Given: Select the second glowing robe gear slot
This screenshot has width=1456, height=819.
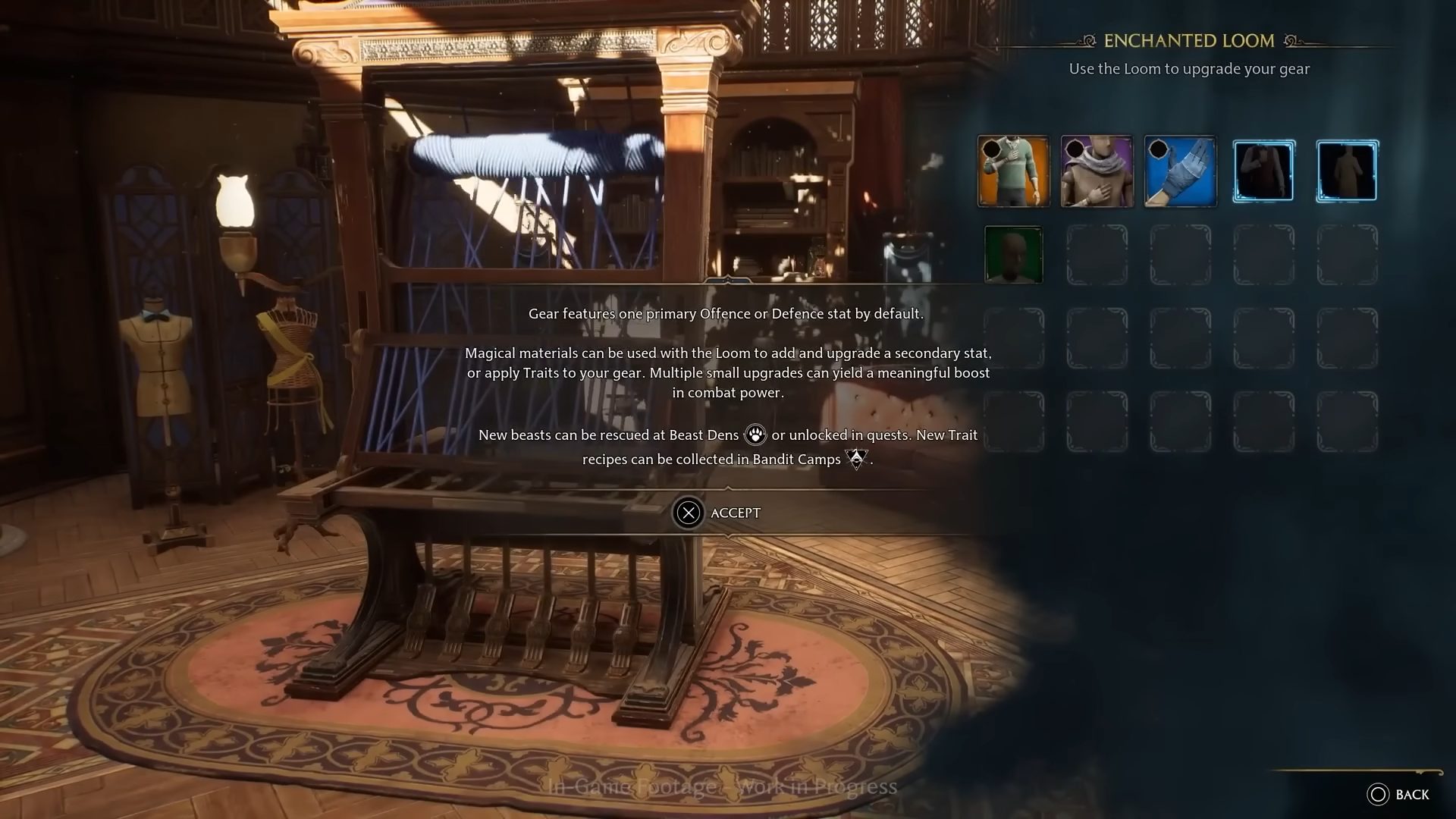Looking at the screenshot, I should 1347,170.
